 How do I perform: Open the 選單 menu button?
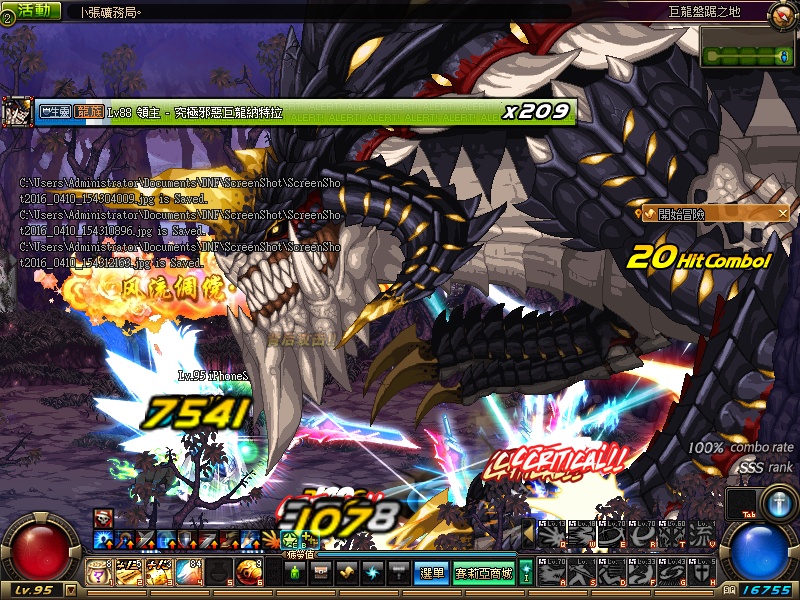pyautogui.click(x=432, y=573)
